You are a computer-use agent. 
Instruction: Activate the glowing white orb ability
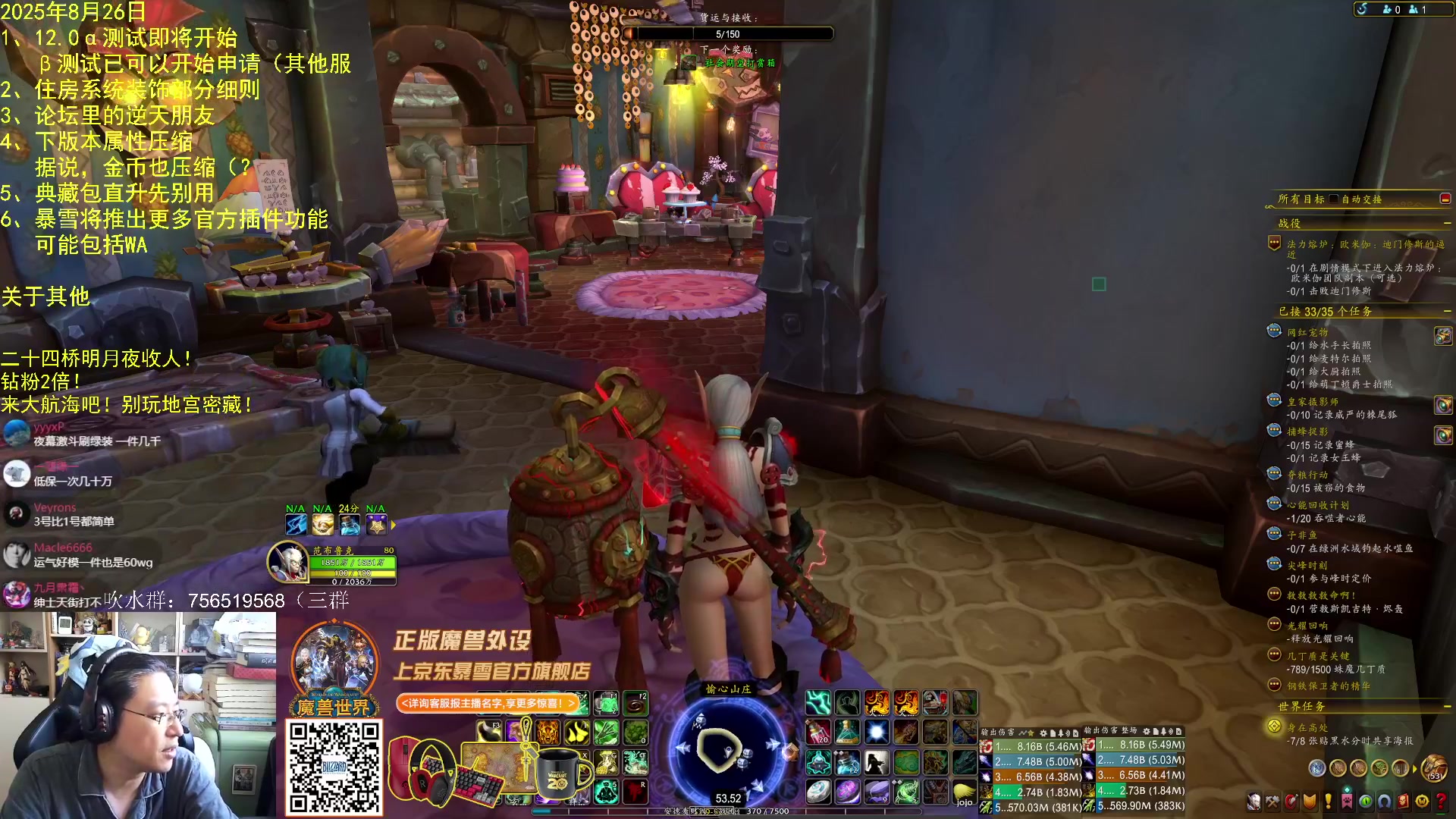coord(876,733)
